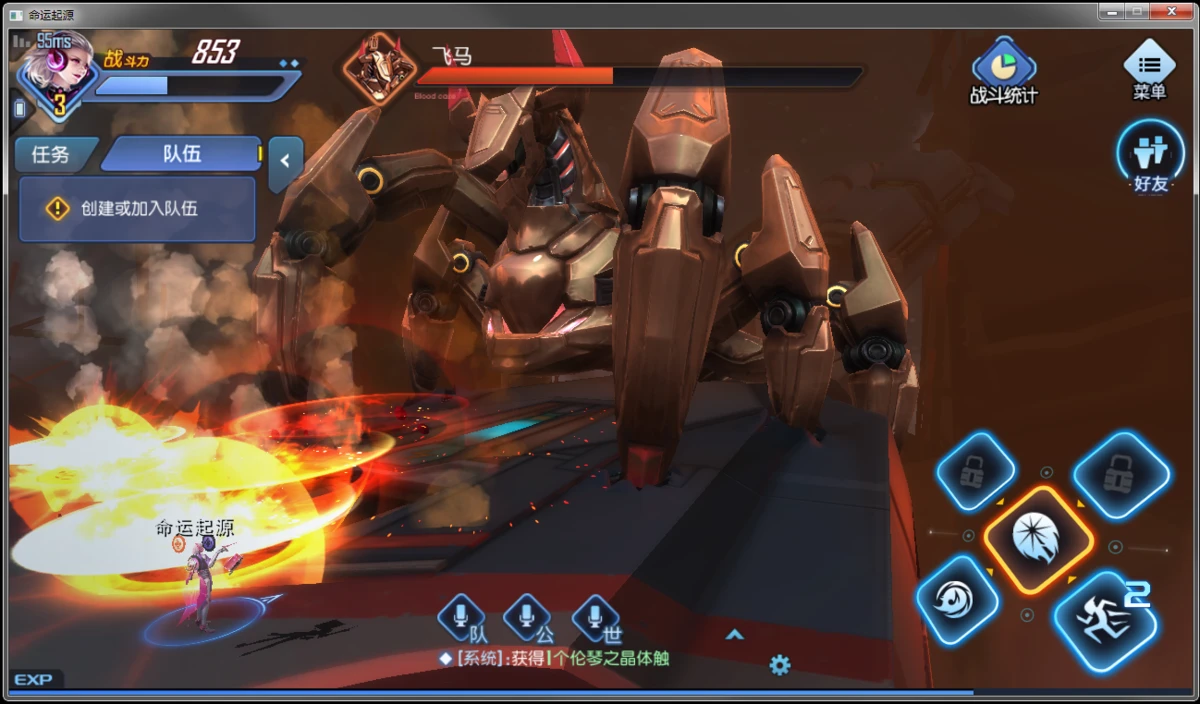This screenshot has width=1200, height=704.
Task: Switch to the 任务 tab
Action: [x=50, y=154]
